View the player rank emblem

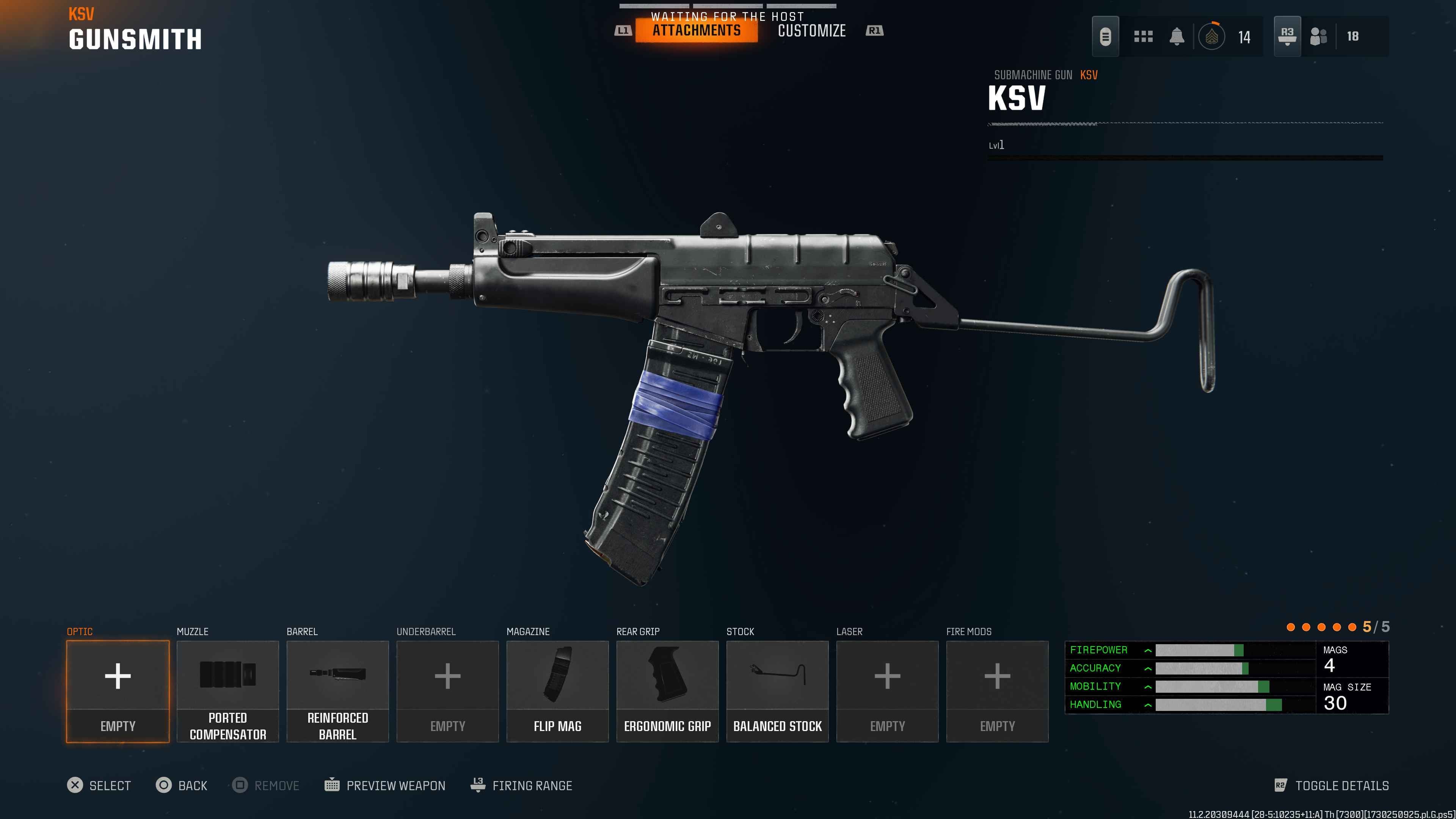click(x=1211, y=37)
